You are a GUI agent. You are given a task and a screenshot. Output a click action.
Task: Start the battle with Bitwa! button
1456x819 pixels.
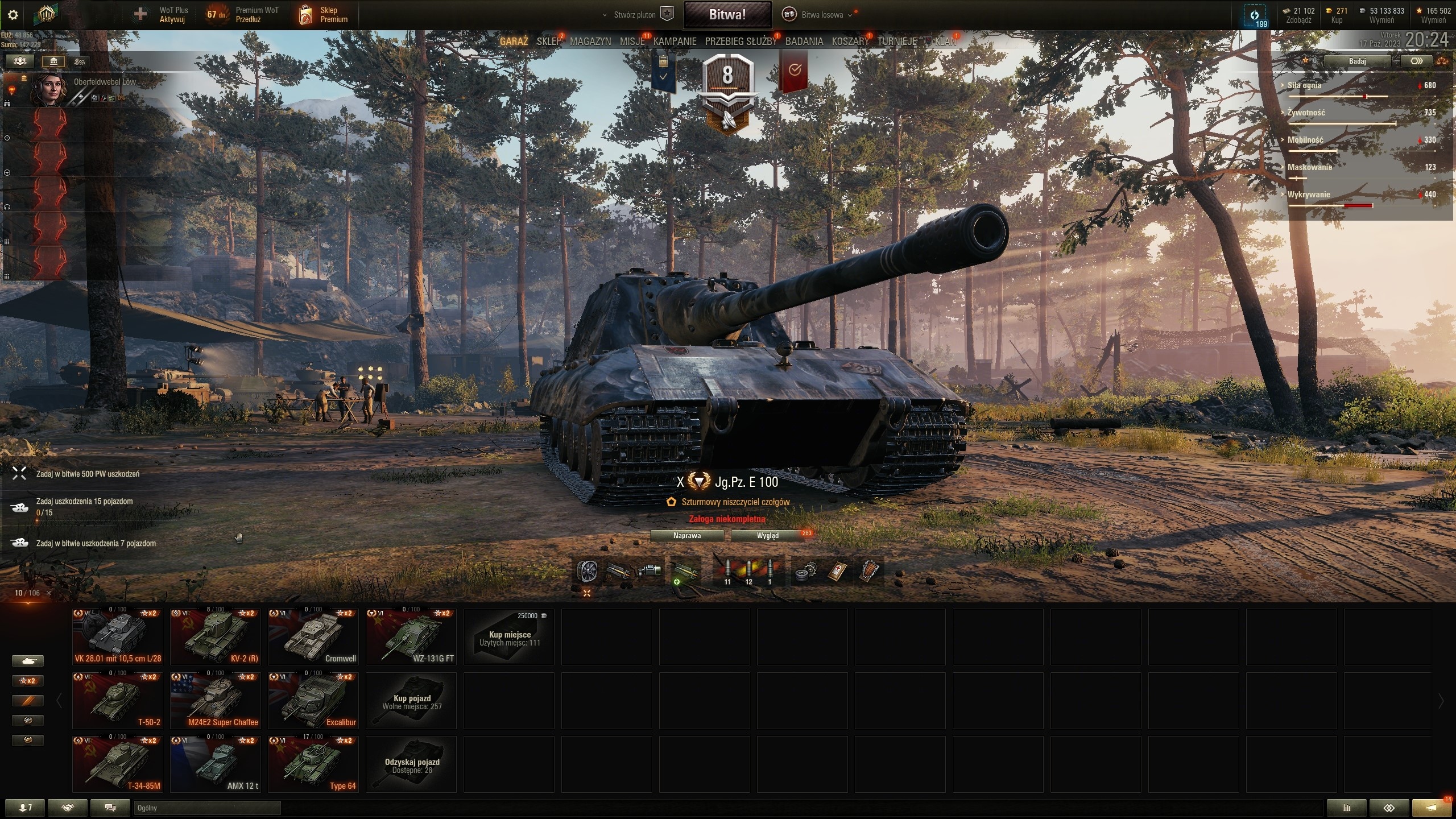click(727, 15)
